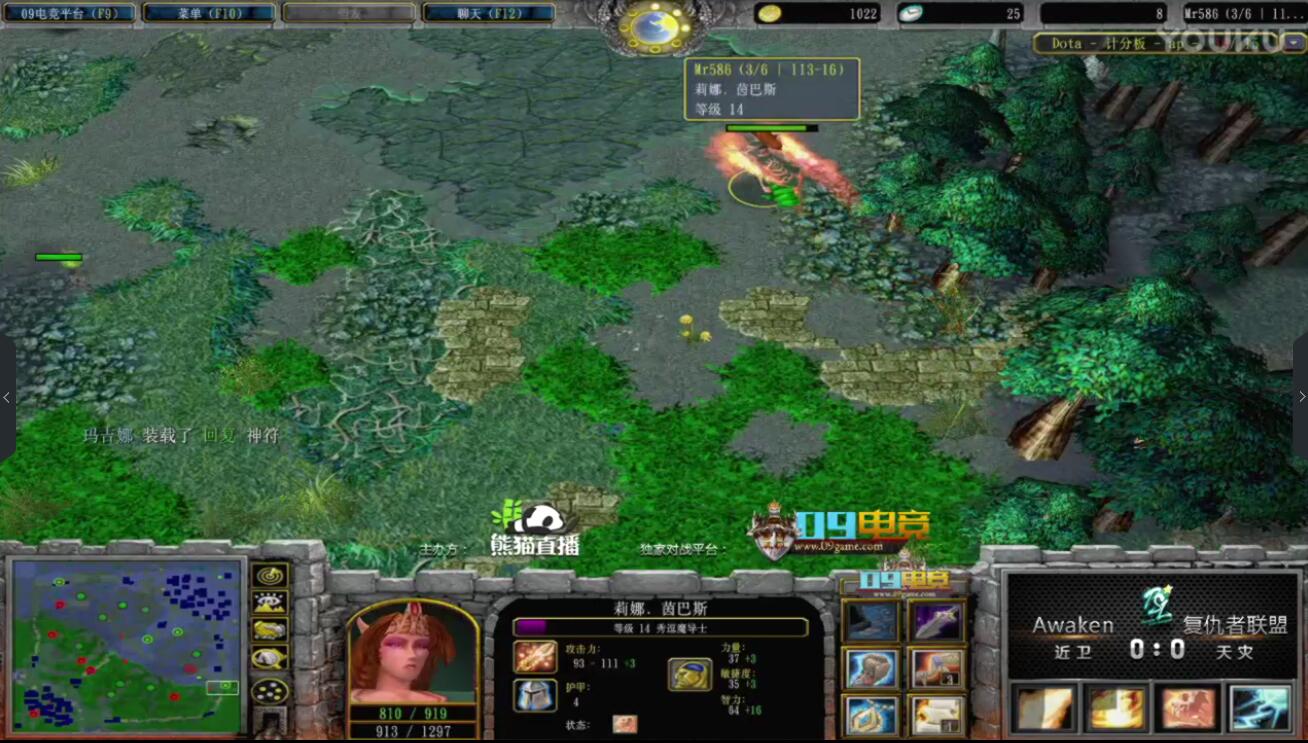The width and height of the screenshot is (1308, 743).
Task: Open the 09电竞平台 (F9) menu button
Action: [x=70, y=14]
